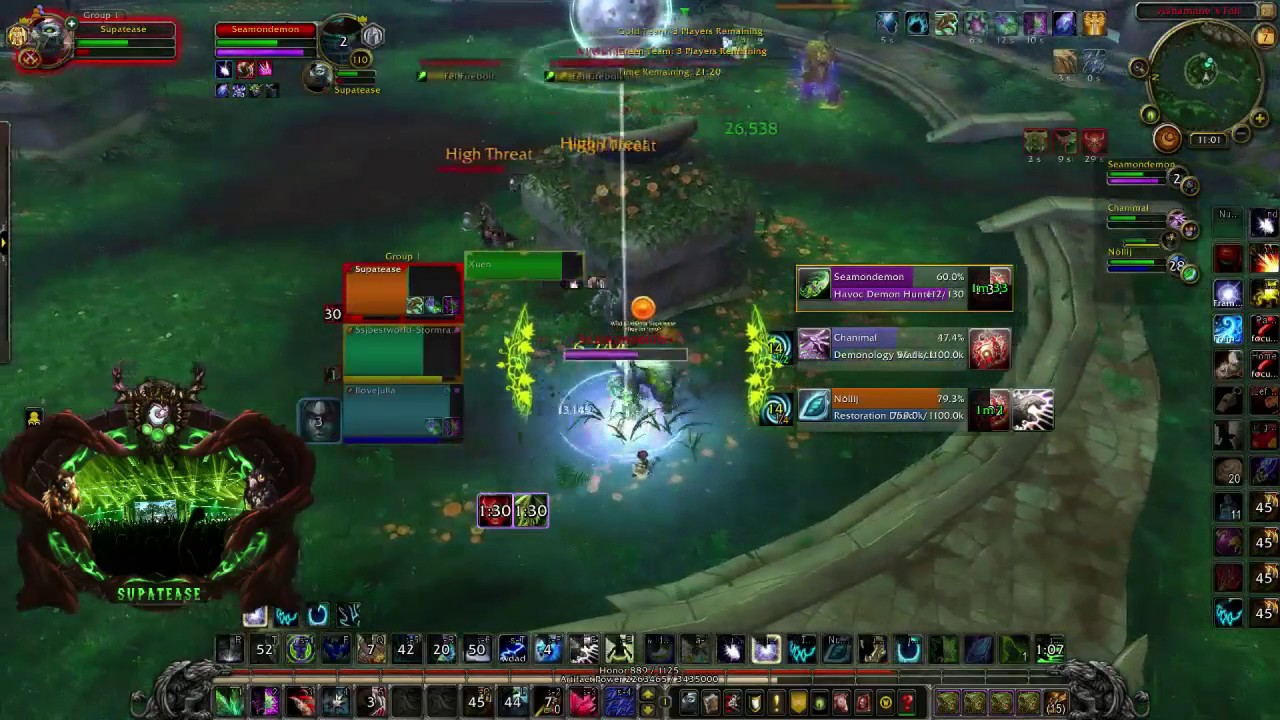Open the red question mark help button

907,703
